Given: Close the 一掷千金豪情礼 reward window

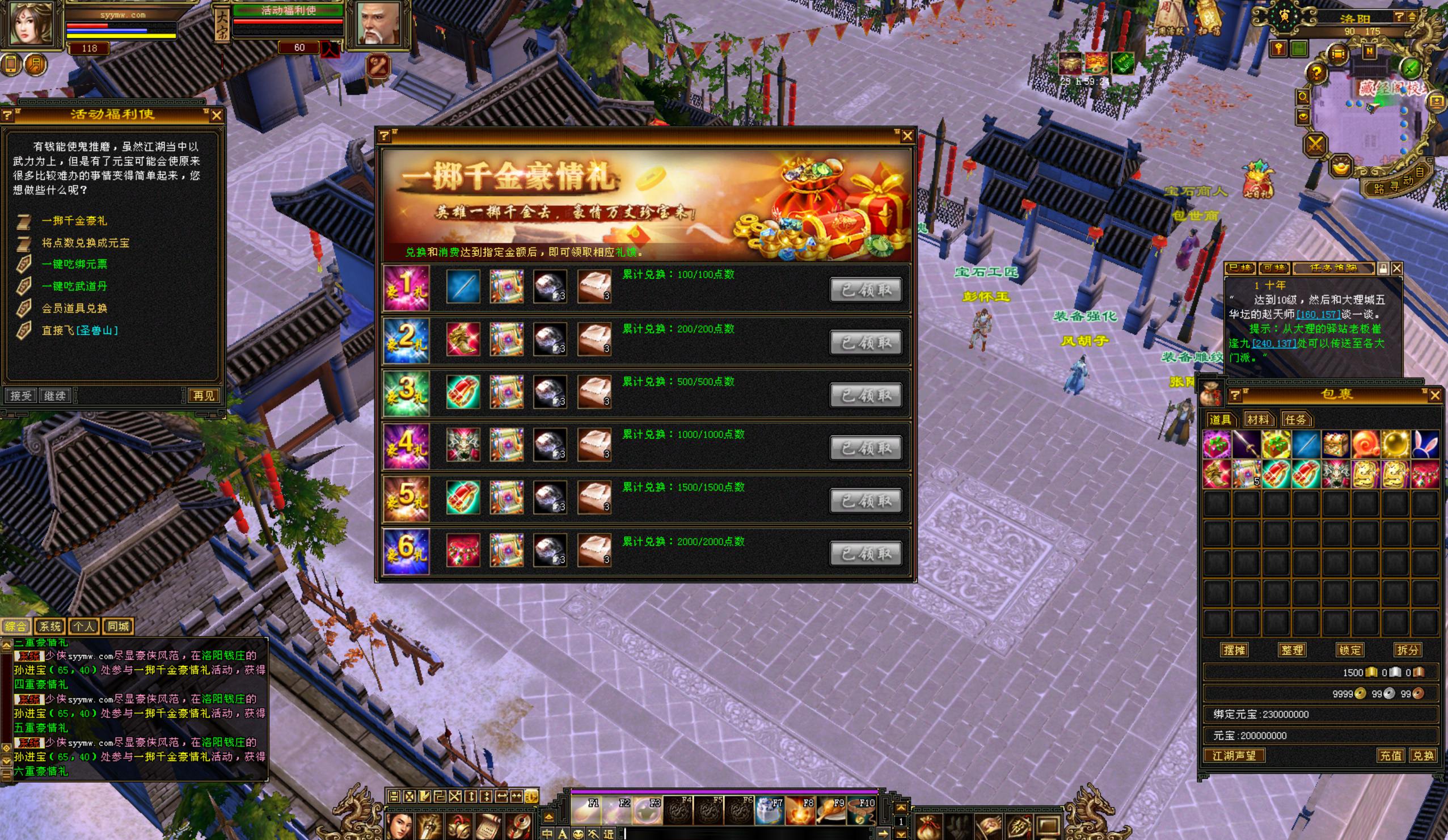Looking at the screenshot, I should point(907,136).
